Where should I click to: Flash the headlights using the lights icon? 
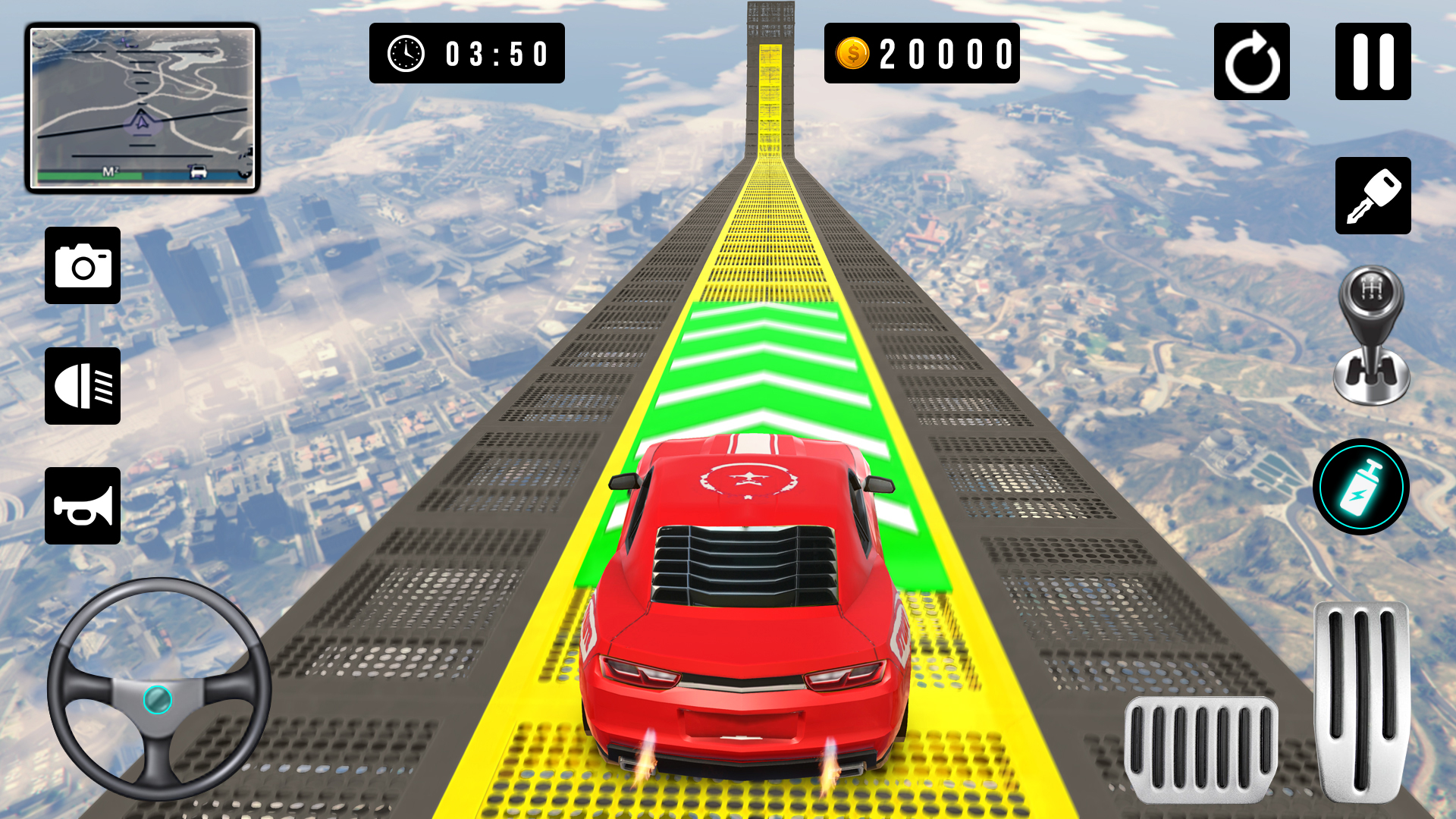[x=82, y=385]
